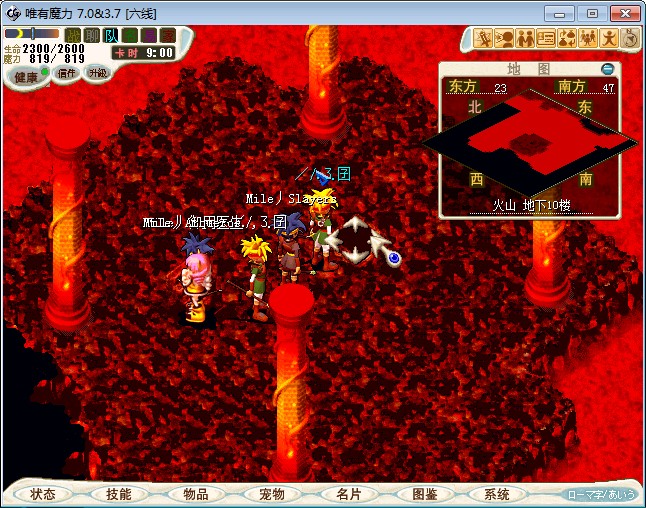Open the 宠物 pets menu
Image resolution: width=646 pixels, height=508 pixels.
point(272,494)
